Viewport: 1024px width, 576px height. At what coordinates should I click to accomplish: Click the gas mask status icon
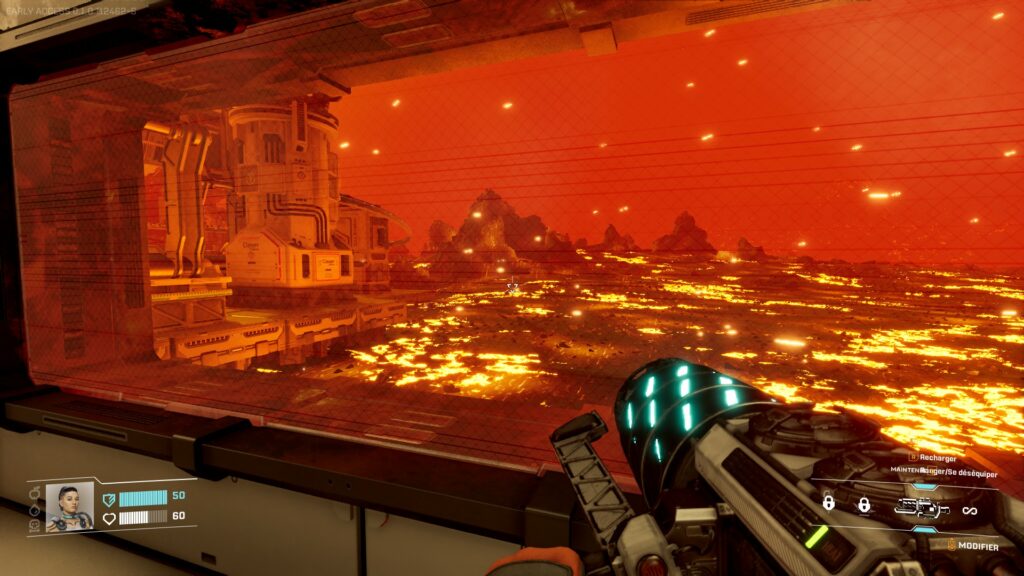click(x=35, y=526)
